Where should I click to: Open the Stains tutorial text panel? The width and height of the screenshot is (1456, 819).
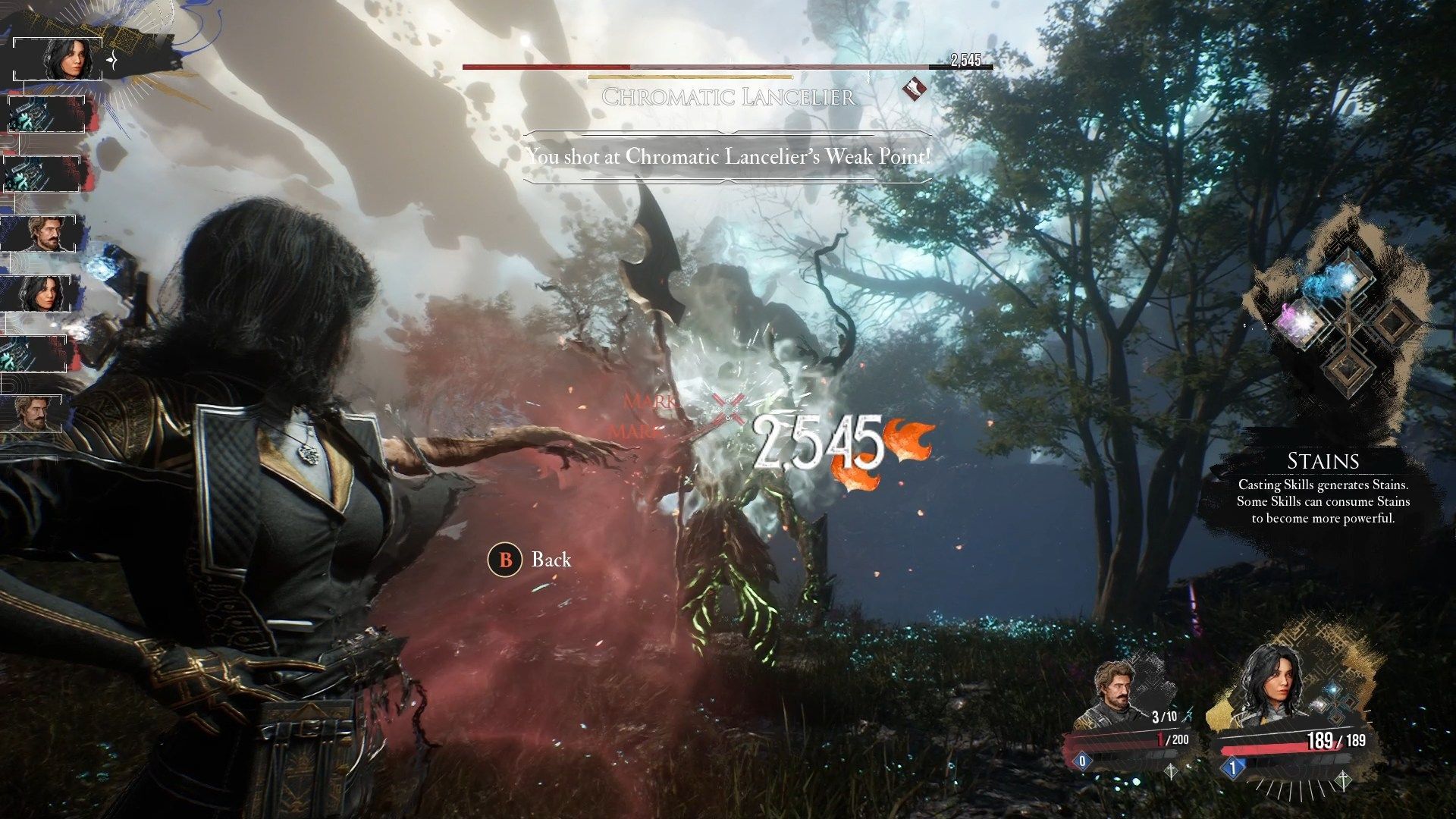pos(1323,490)
